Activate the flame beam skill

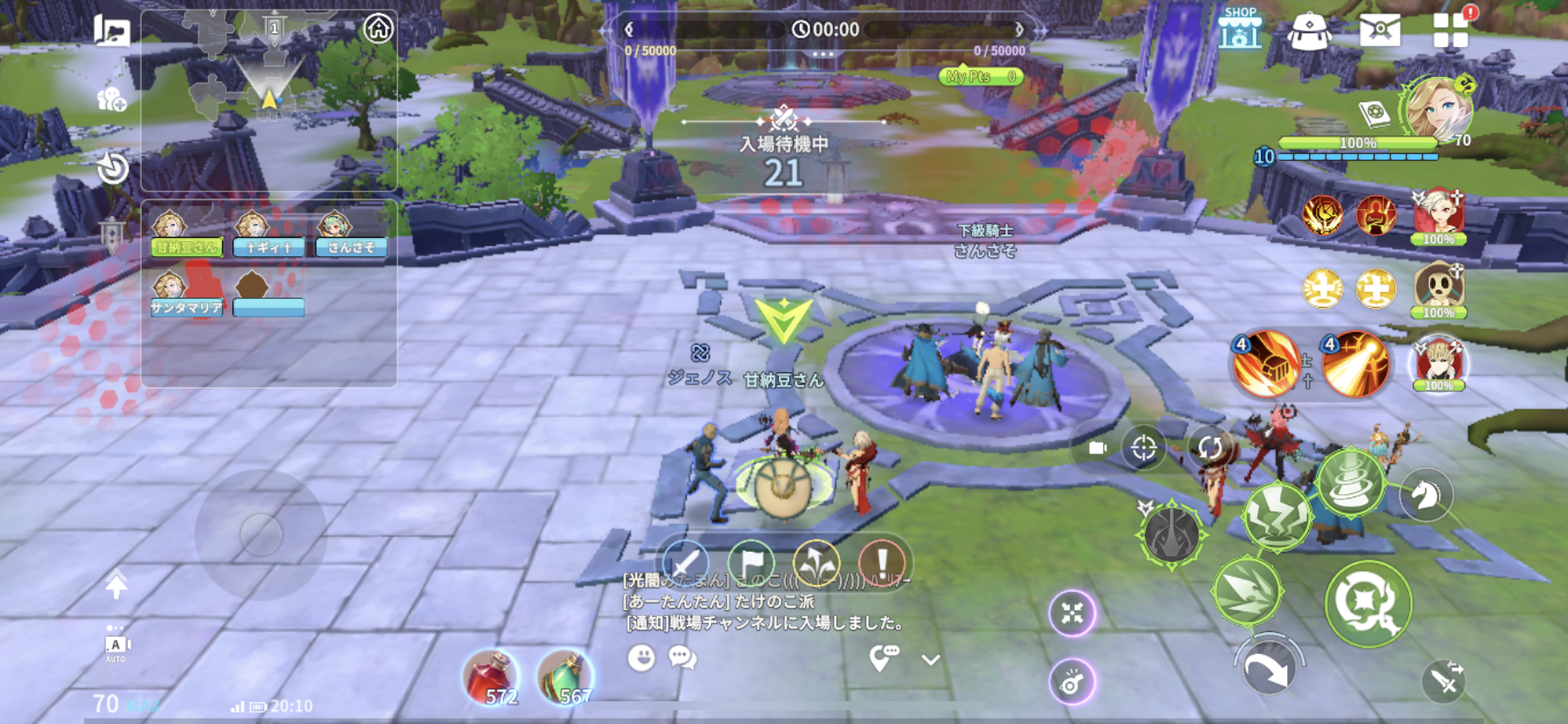(1354, 364)
